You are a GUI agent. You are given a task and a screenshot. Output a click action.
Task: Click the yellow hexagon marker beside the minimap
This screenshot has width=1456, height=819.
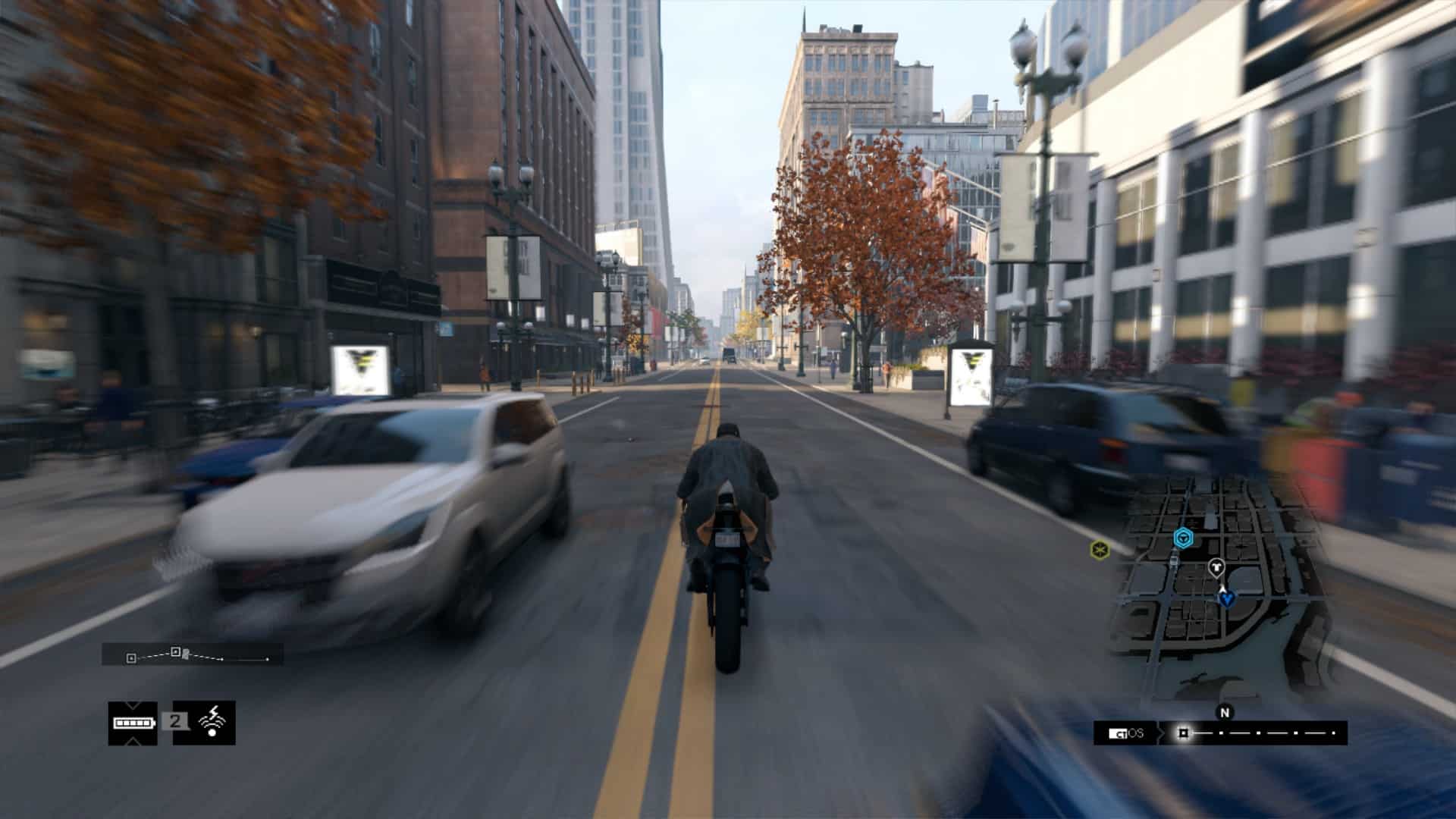click(1099, 549)
